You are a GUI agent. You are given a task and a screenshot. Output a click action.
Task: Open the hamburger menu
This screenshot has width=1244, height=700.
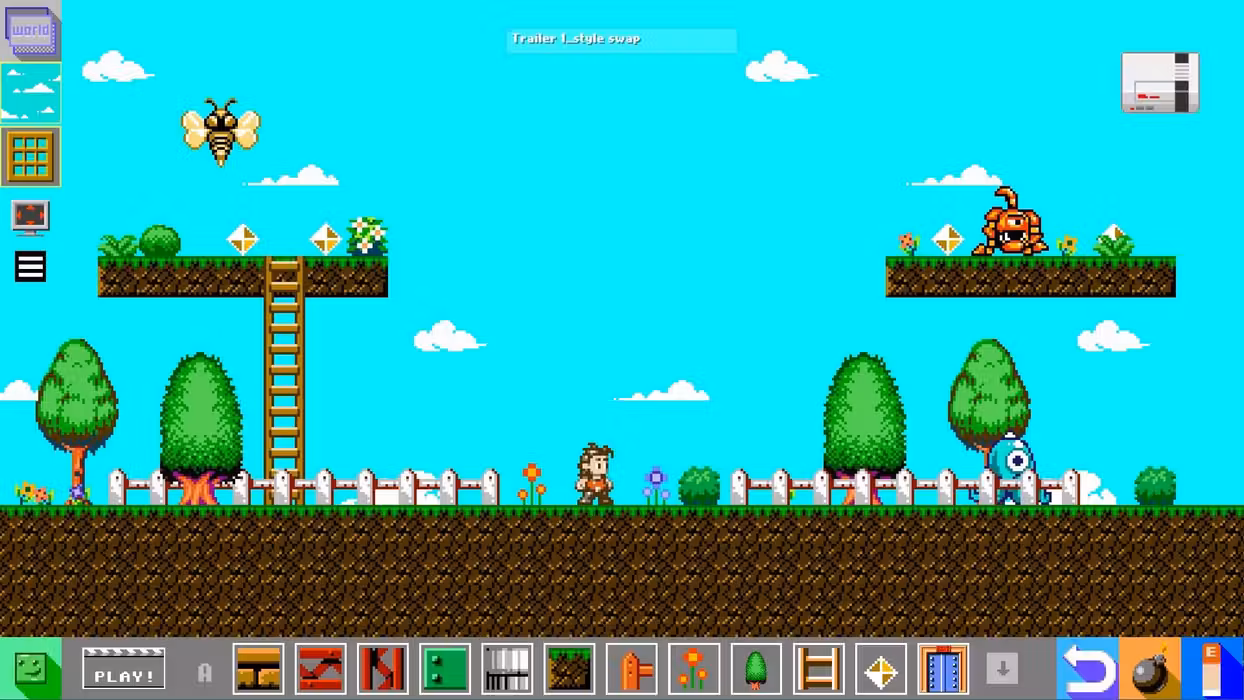pos(30,266)
